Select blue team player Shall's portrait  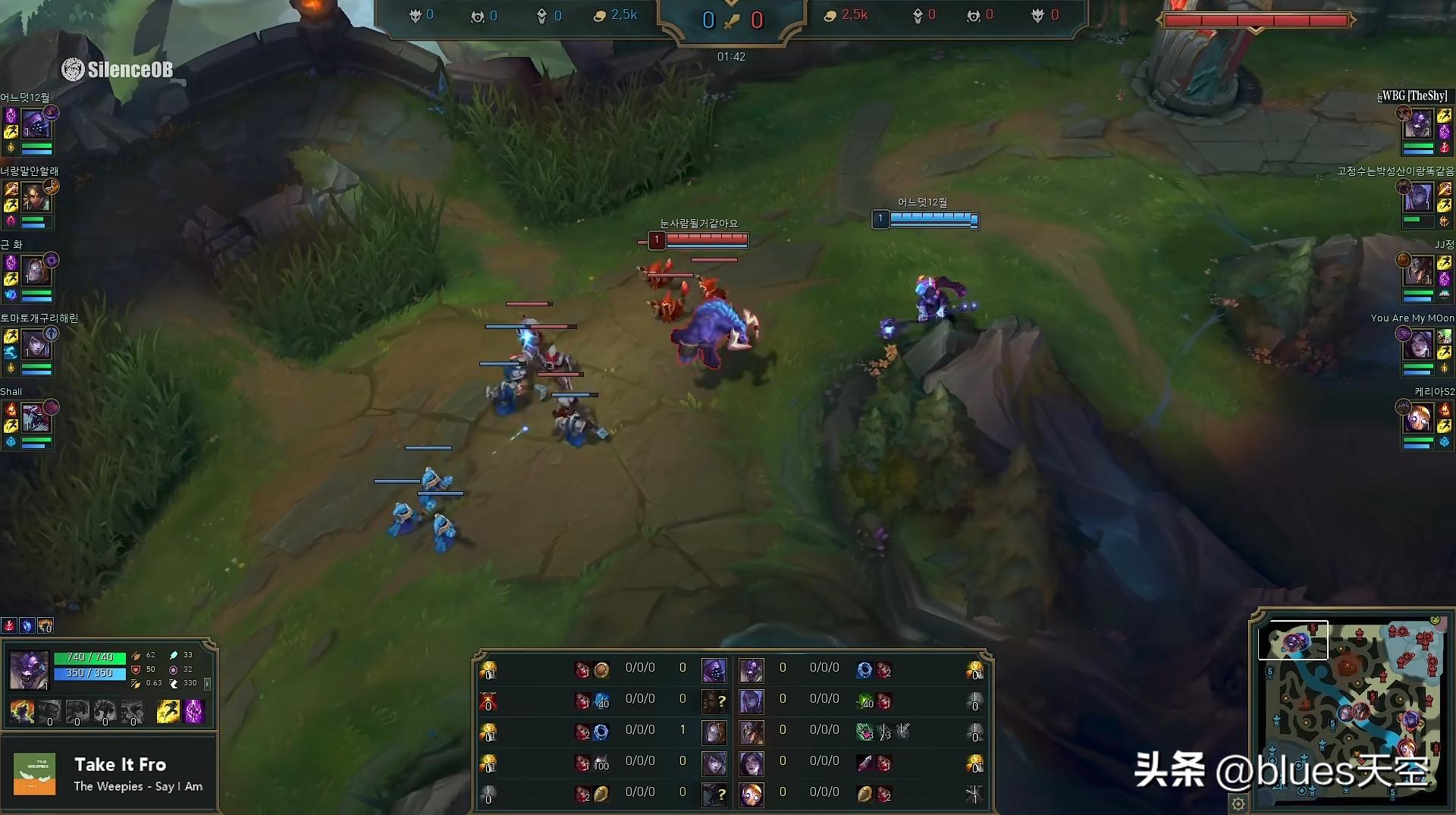pyautogui.click(x=36, y=418)
